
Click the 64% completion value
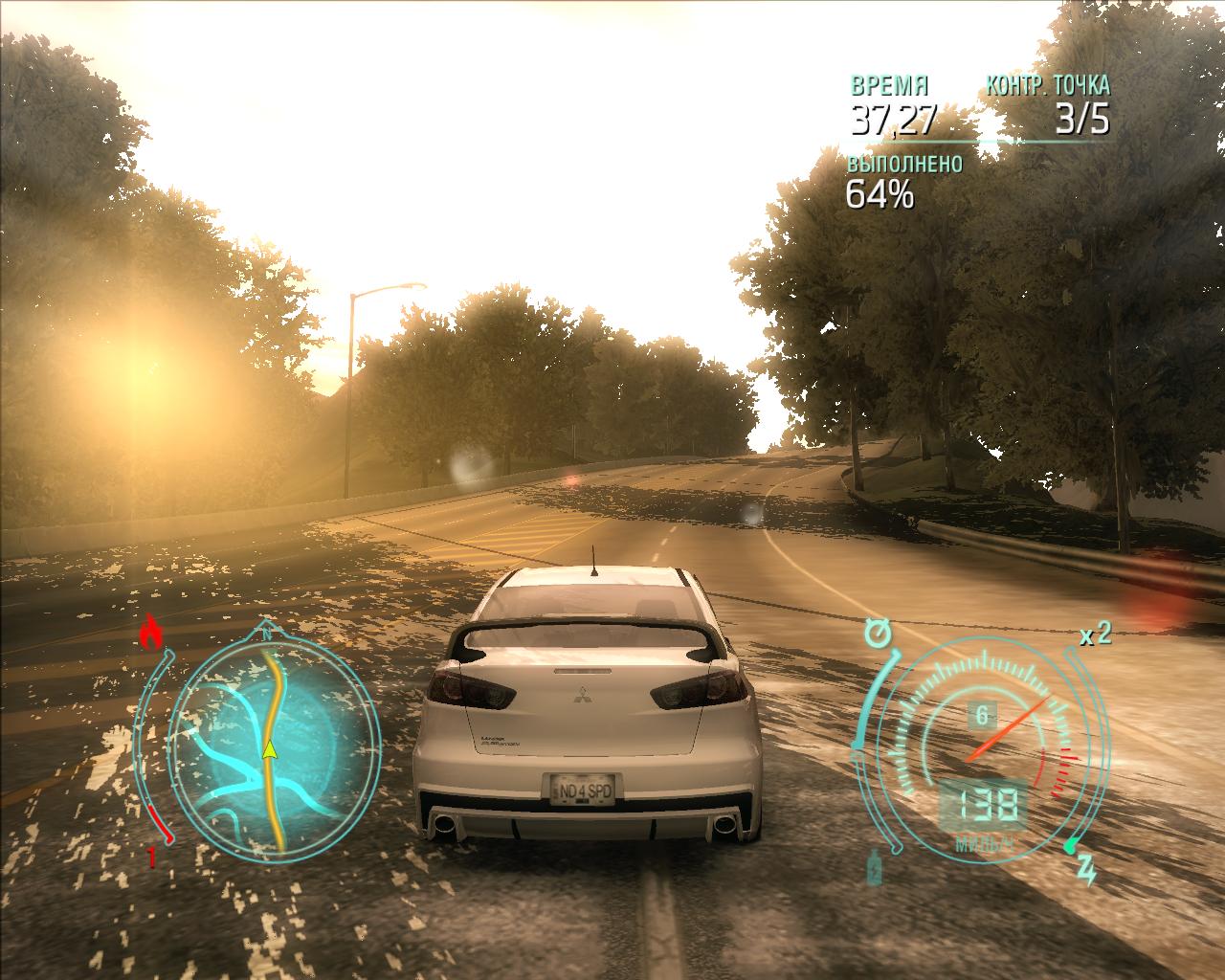point(880,195)
